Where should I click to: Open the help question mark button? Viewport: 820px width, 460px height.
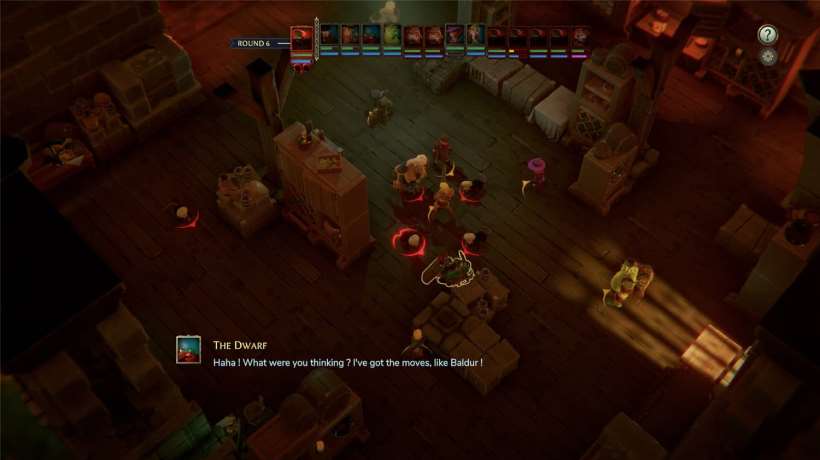click(768, 34)
